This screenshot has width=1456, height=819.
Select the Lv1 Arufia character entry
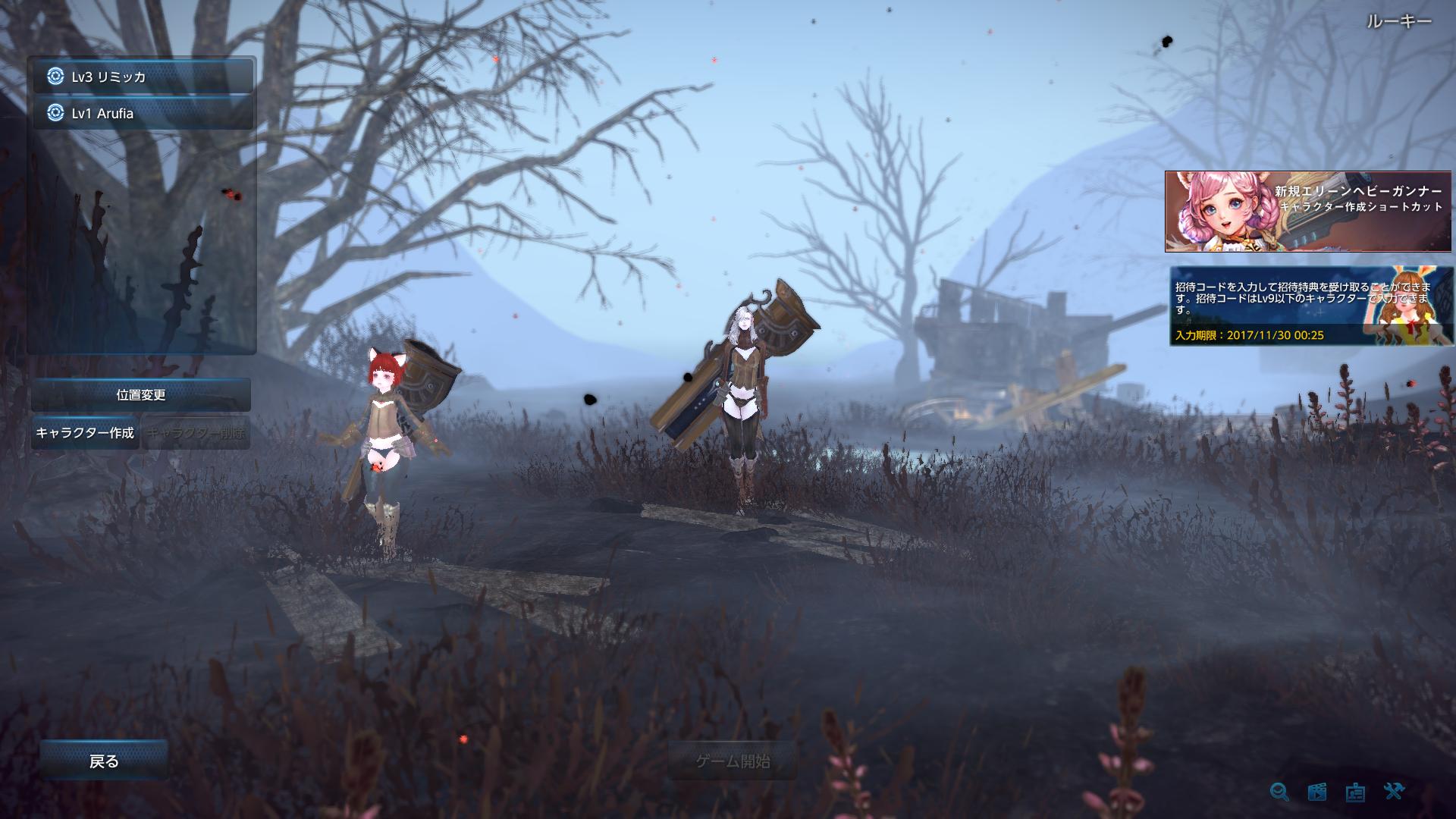(x=143, y=113)
